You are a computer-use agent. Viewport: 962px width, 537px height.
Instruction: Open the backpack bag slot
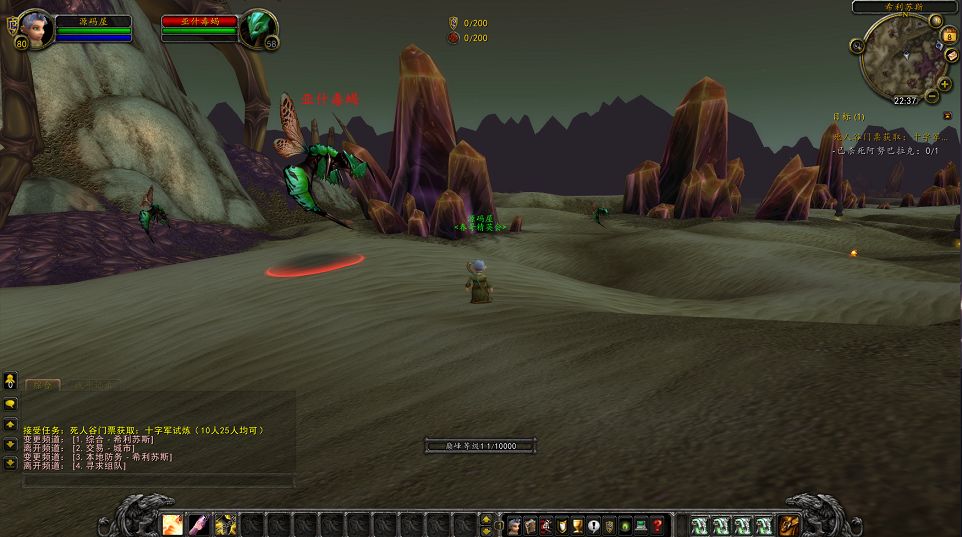coord(789,525)
